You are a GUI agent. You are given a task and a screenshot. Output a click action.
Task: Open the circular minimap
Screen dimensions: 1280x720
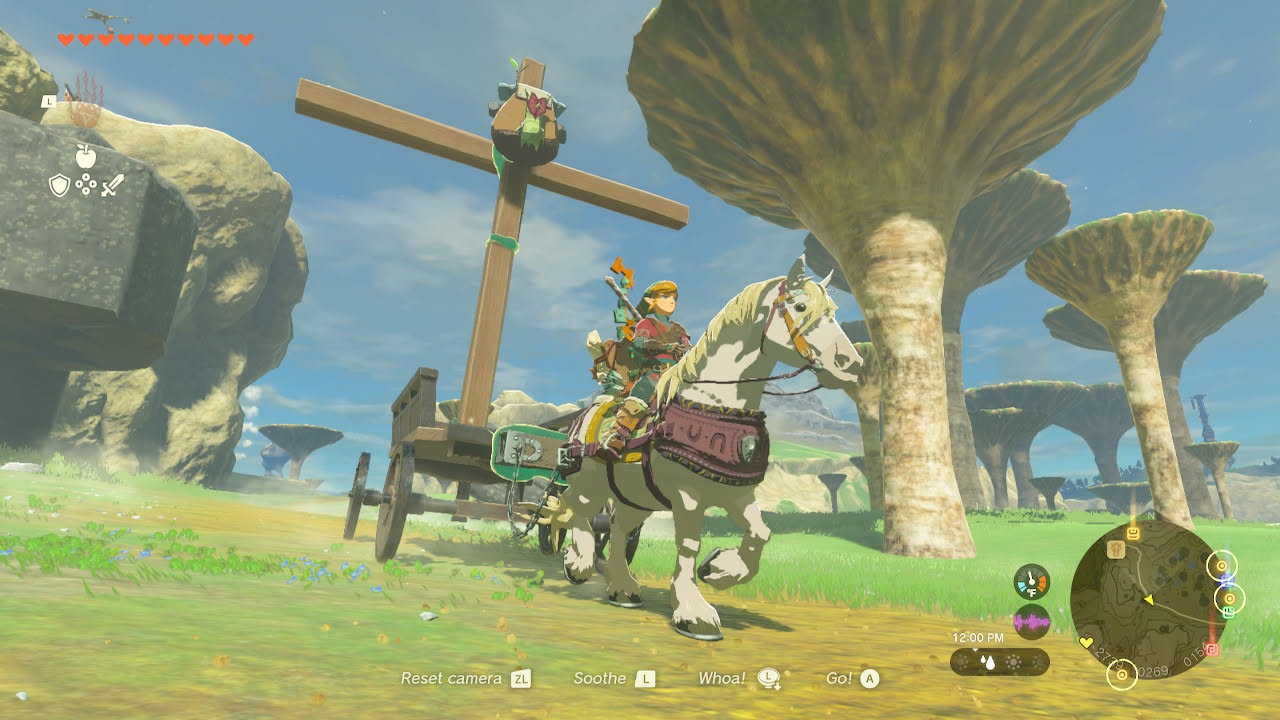(1149, 599)
